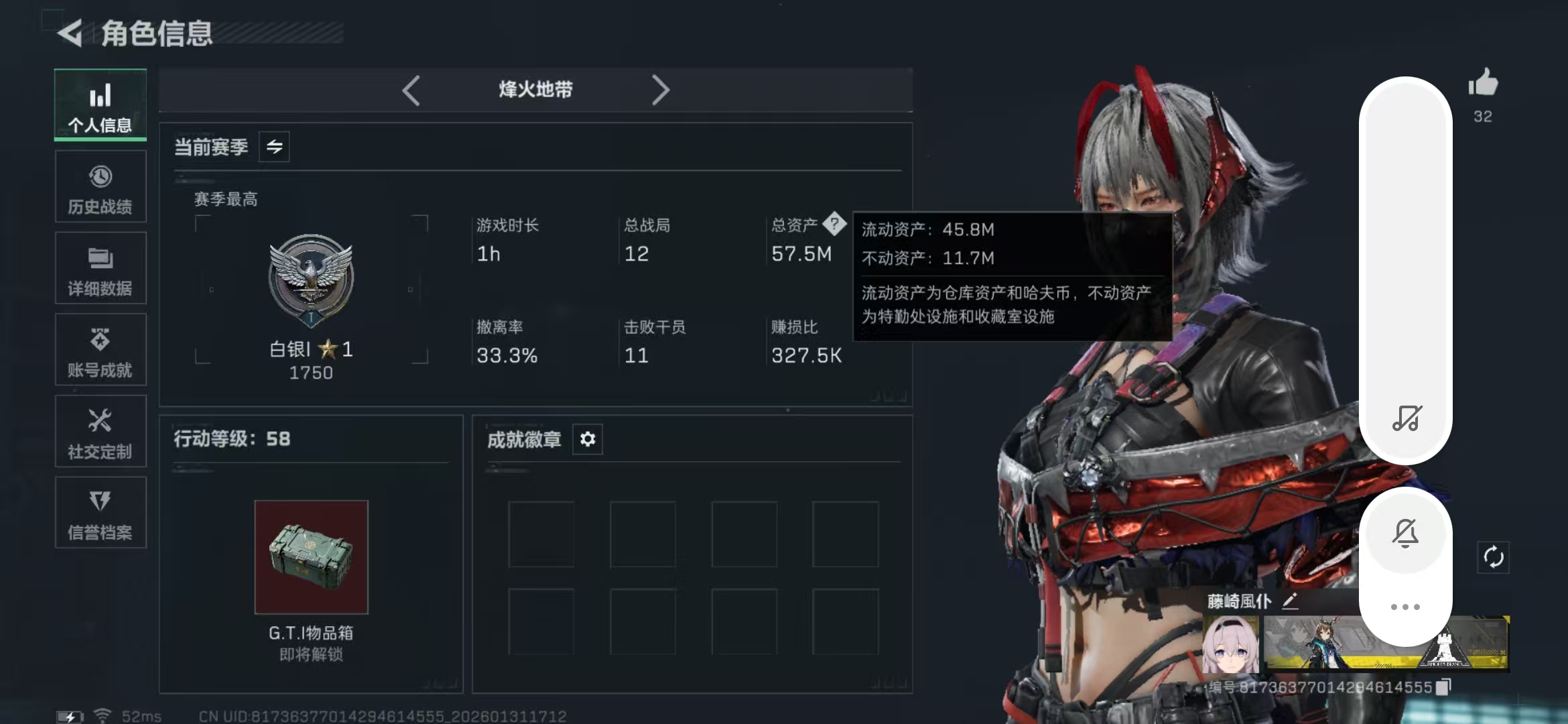1568x724 pixels.
Task: Click the refresh icon on the right edge
Action: pos(1494,556)
